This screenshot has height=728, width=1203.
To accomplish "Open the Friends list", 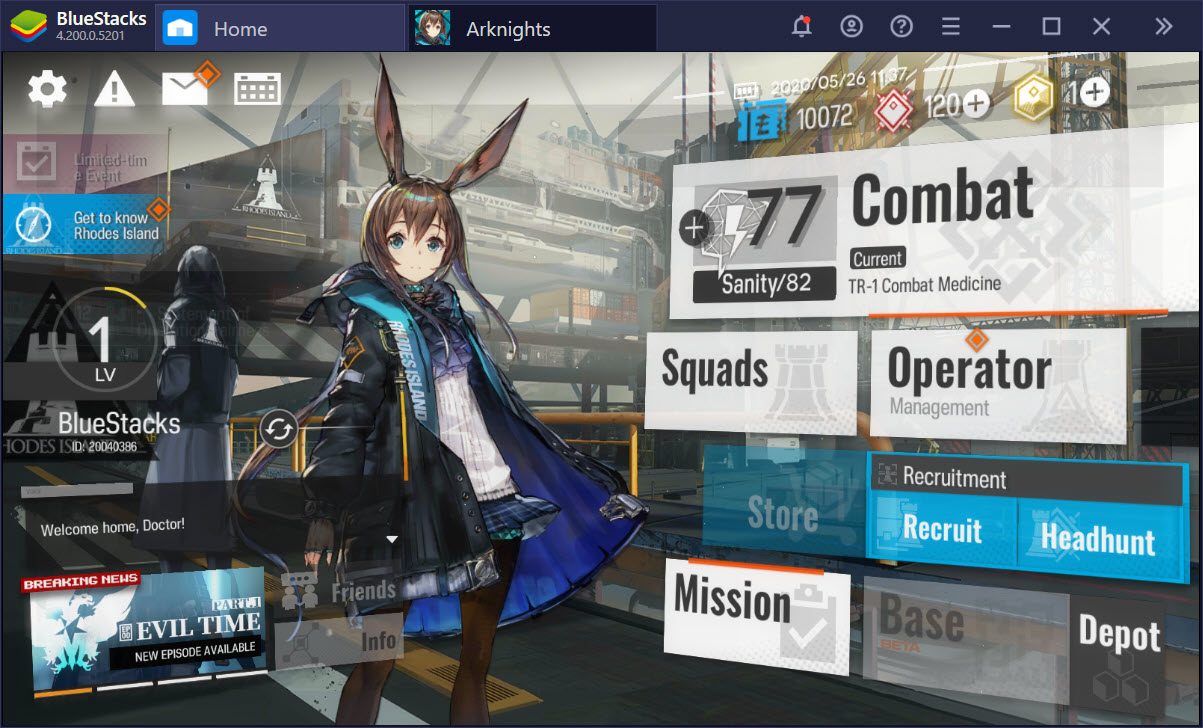I will (340, 592).
